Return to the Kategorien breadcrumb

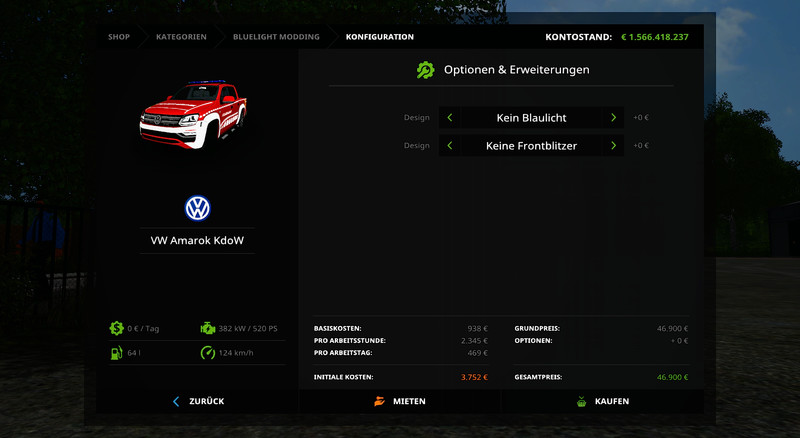(x=181, y=37)
